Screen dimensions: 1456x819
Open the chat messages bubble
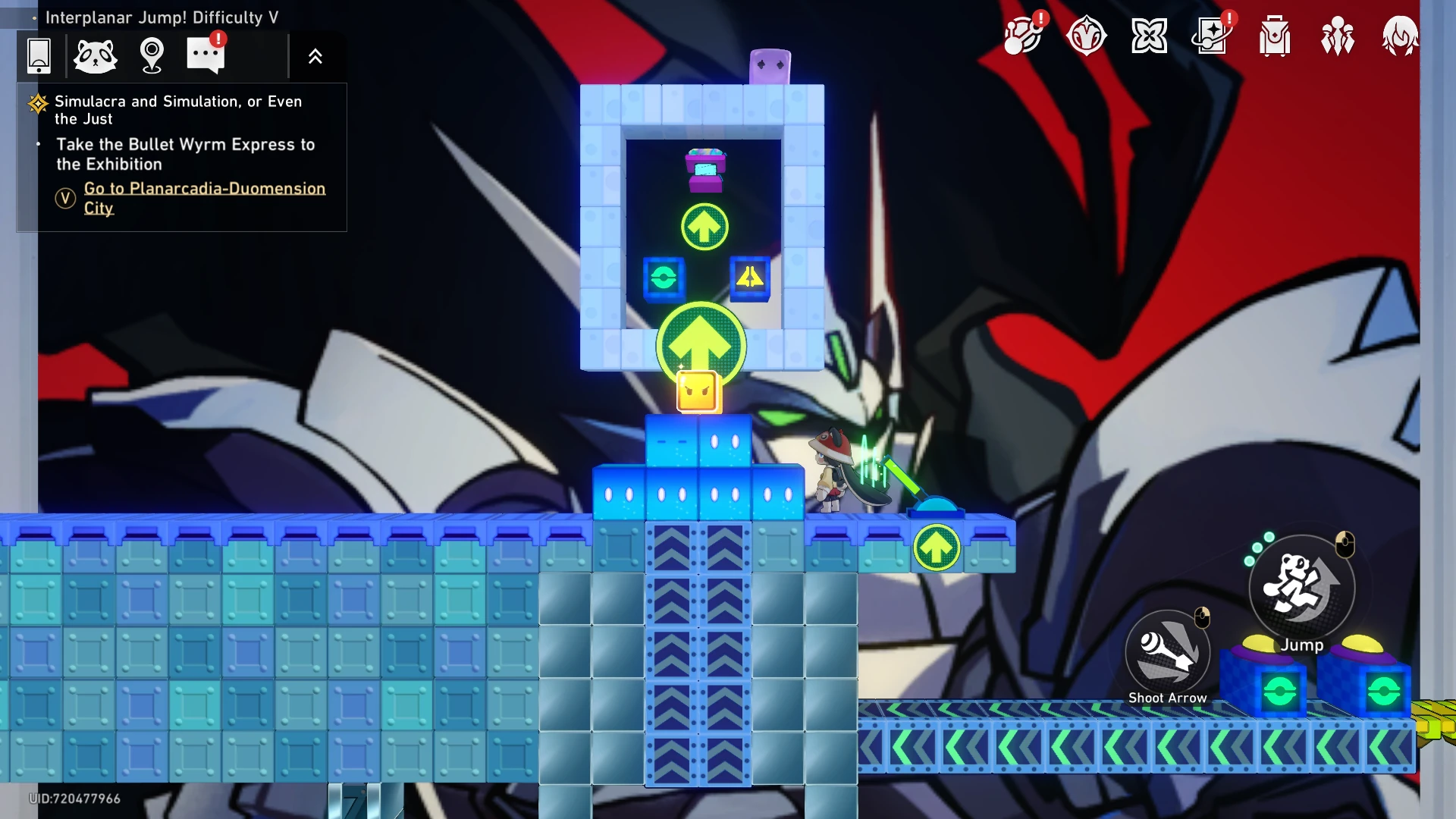pos(206,55)
